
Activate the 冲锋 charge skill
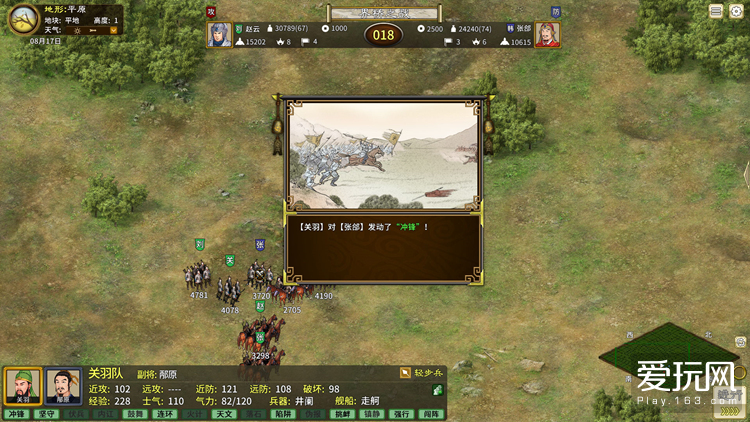click(x=16, y=414)
